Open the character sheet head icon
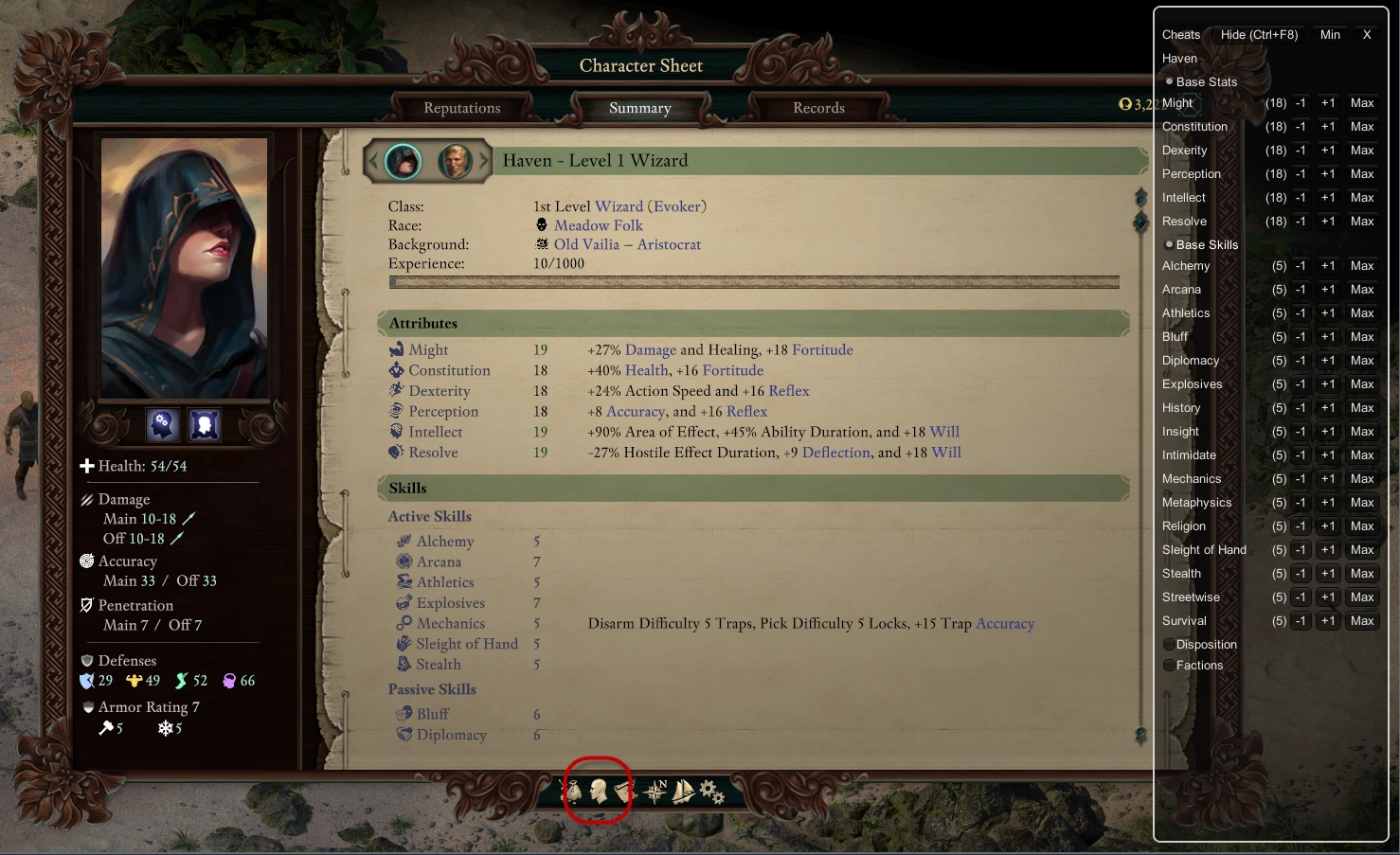 [x=599, y=793]
